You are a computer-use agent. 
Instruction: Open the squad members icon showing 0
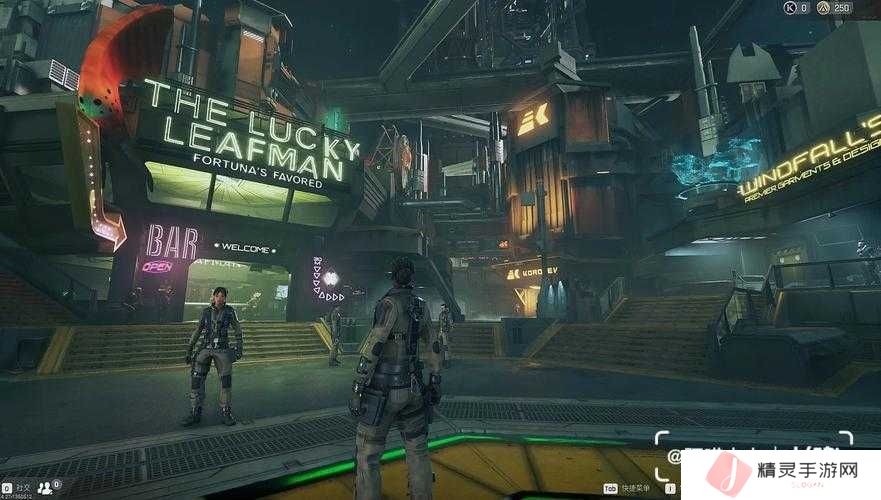(46, 488)
